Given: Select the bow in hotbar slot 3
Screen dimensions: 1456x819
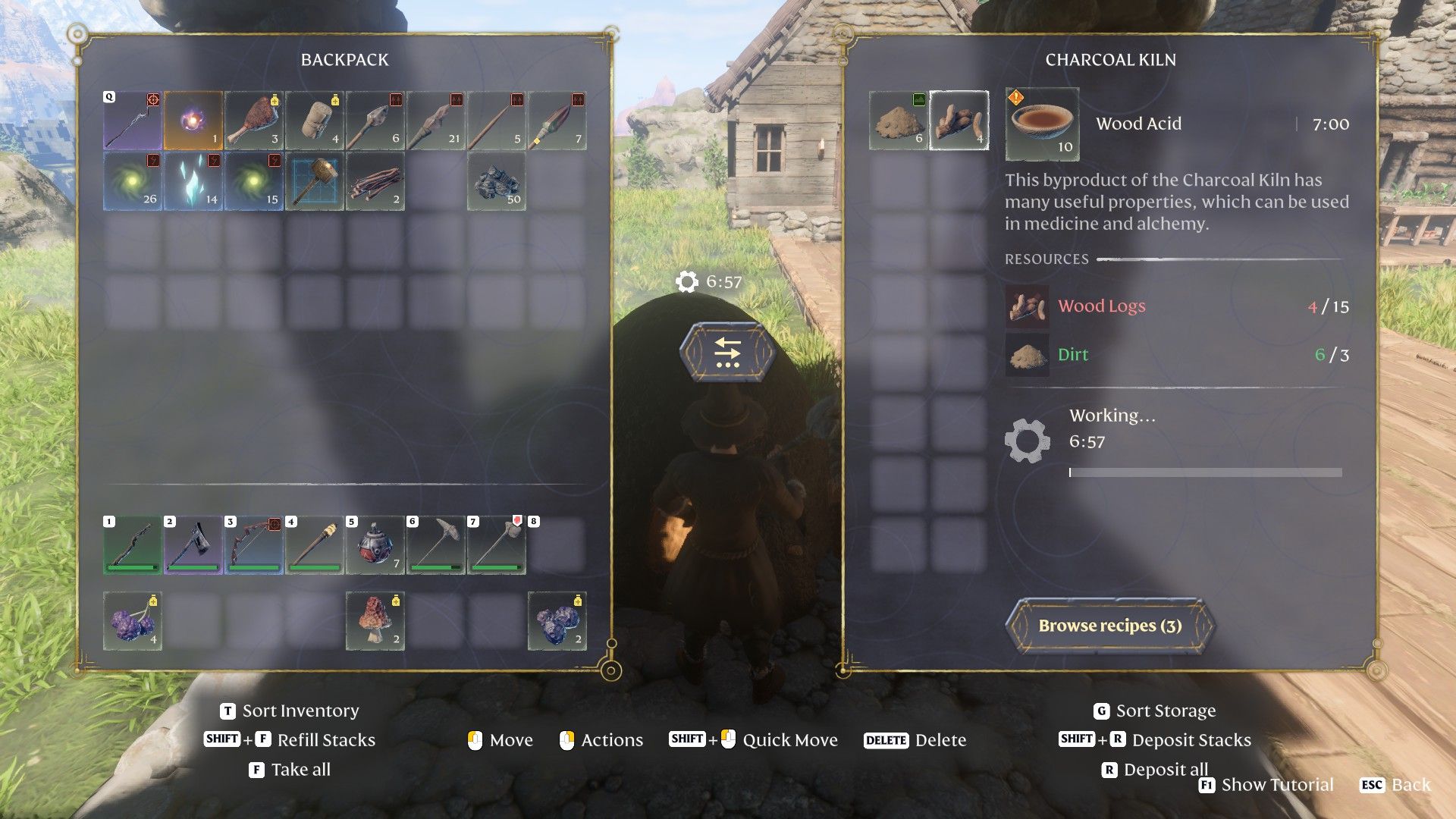Looking at the screenshot, I should (x=254, y=545).
